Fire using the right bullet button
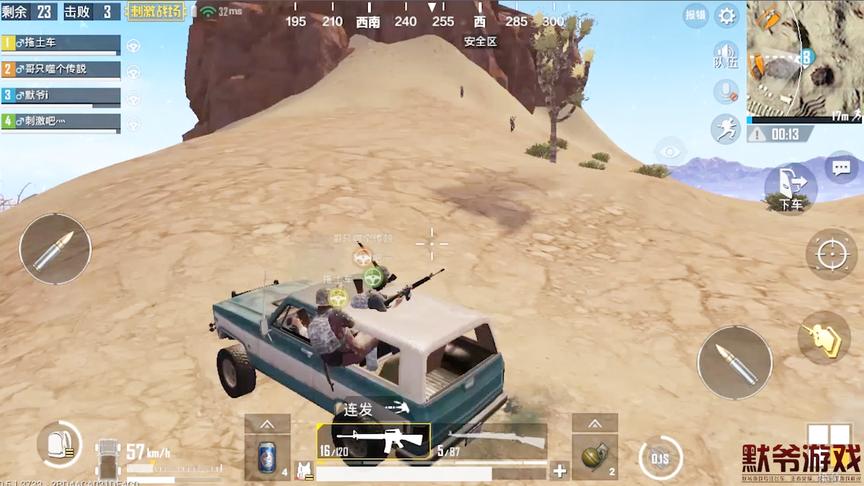 (734, 362)
